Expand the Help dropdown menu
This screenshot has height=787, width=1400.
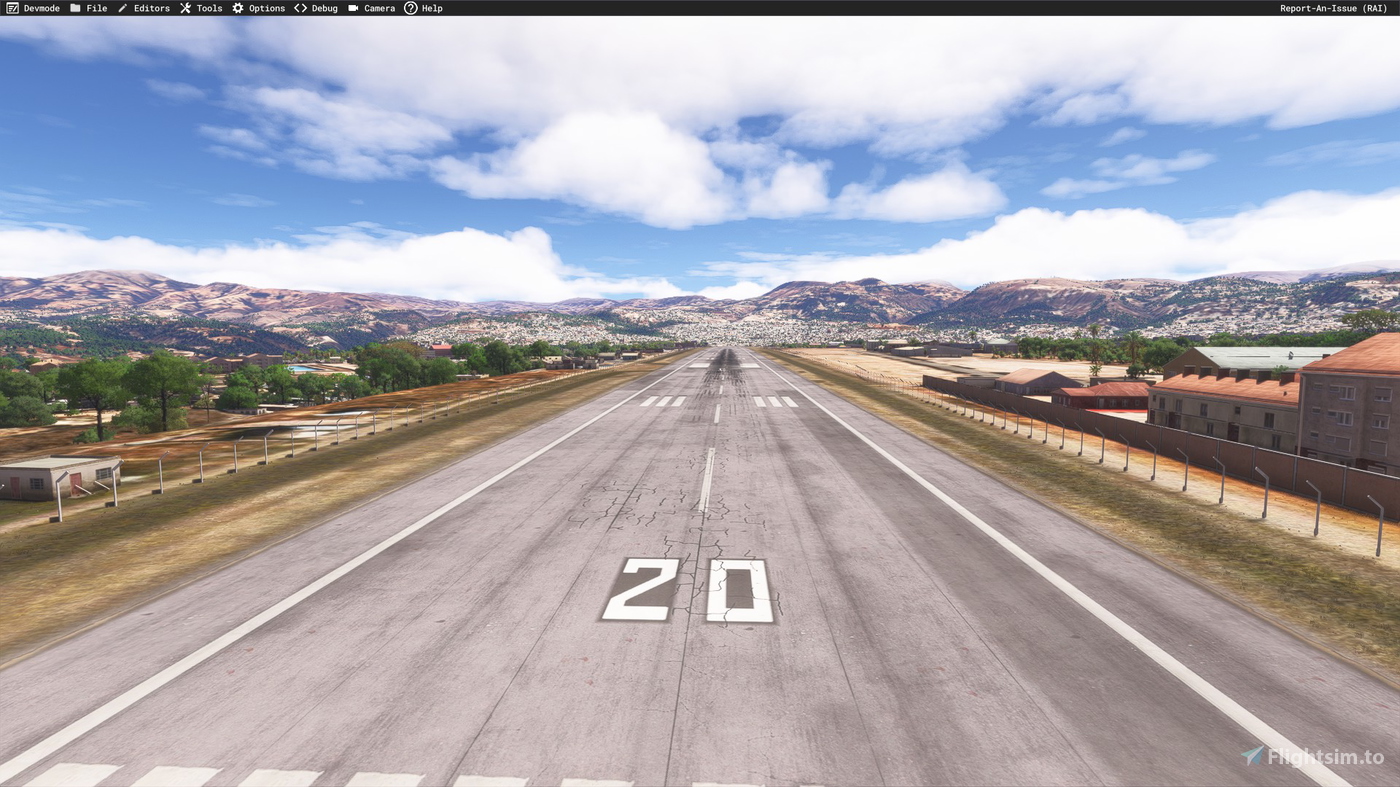[430, 7]
